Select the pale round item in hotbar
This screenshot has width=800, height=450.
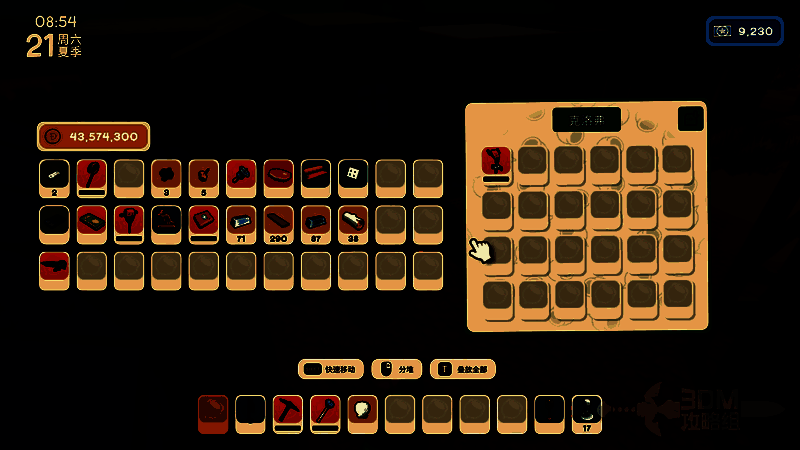coord(362,410)
